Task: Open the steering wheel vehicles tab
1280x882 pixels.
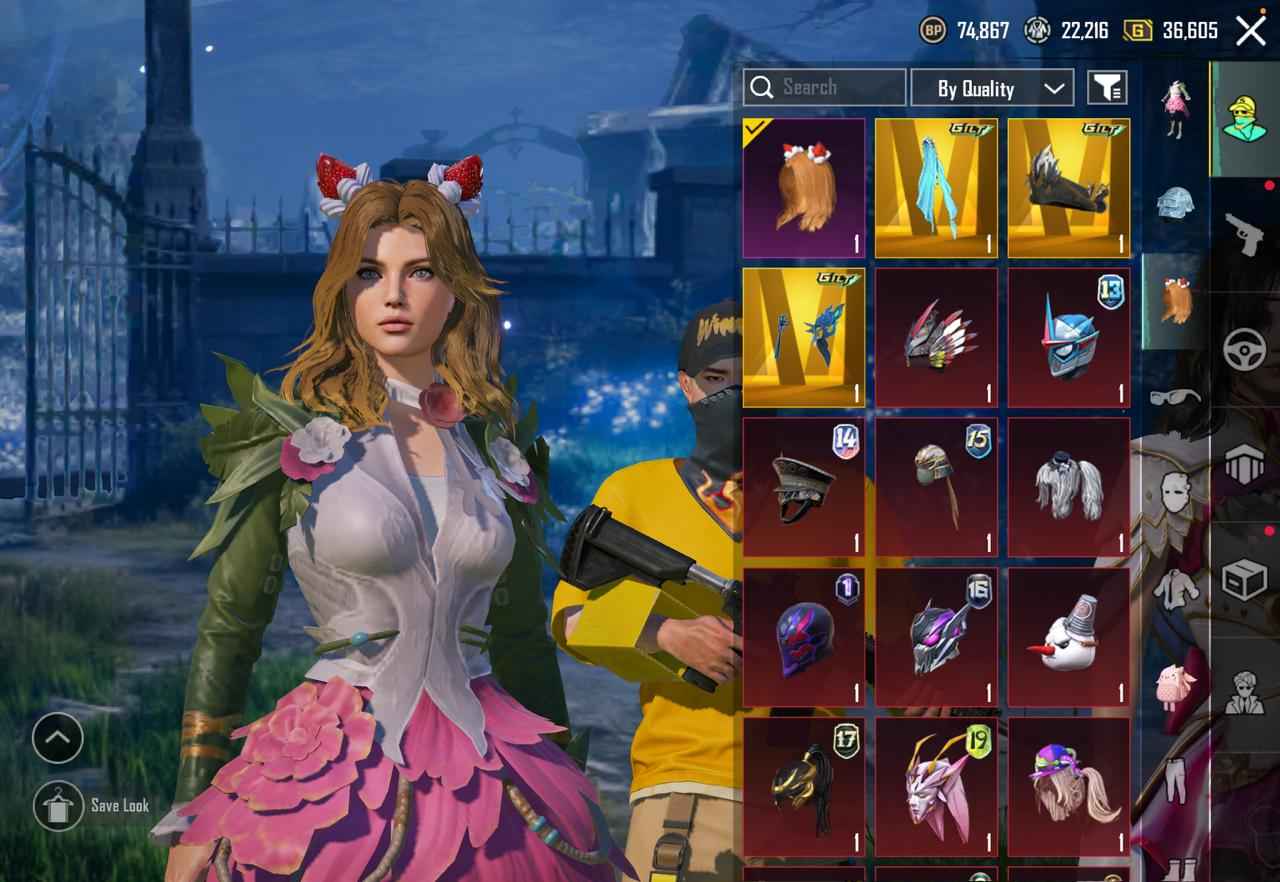Action: tap(1245, 350)
